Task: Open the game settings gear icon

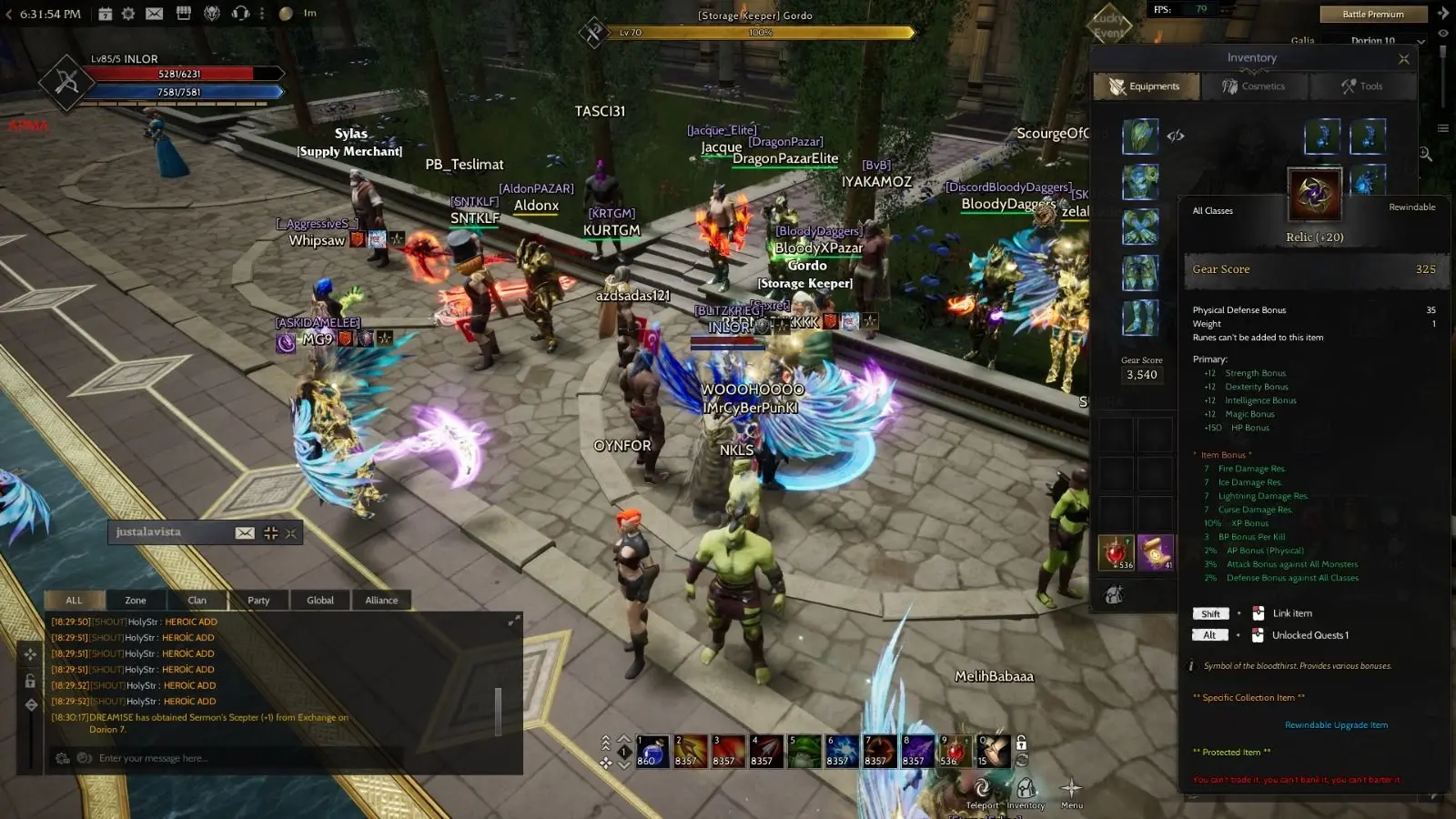Action: click(127, 14)
